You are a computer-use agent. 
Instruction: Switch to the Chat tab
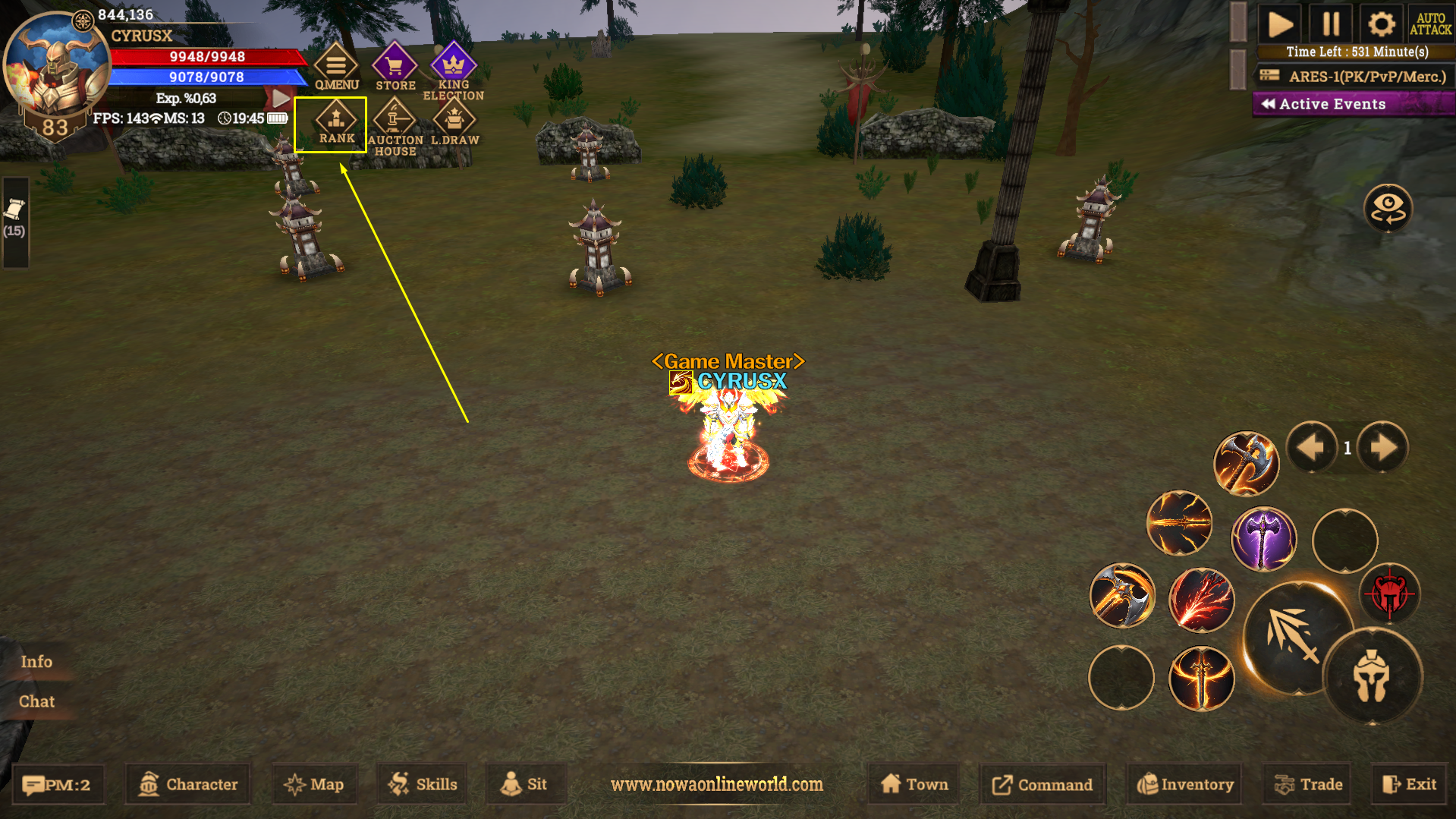pyautogui.click(x=36, y=701)
